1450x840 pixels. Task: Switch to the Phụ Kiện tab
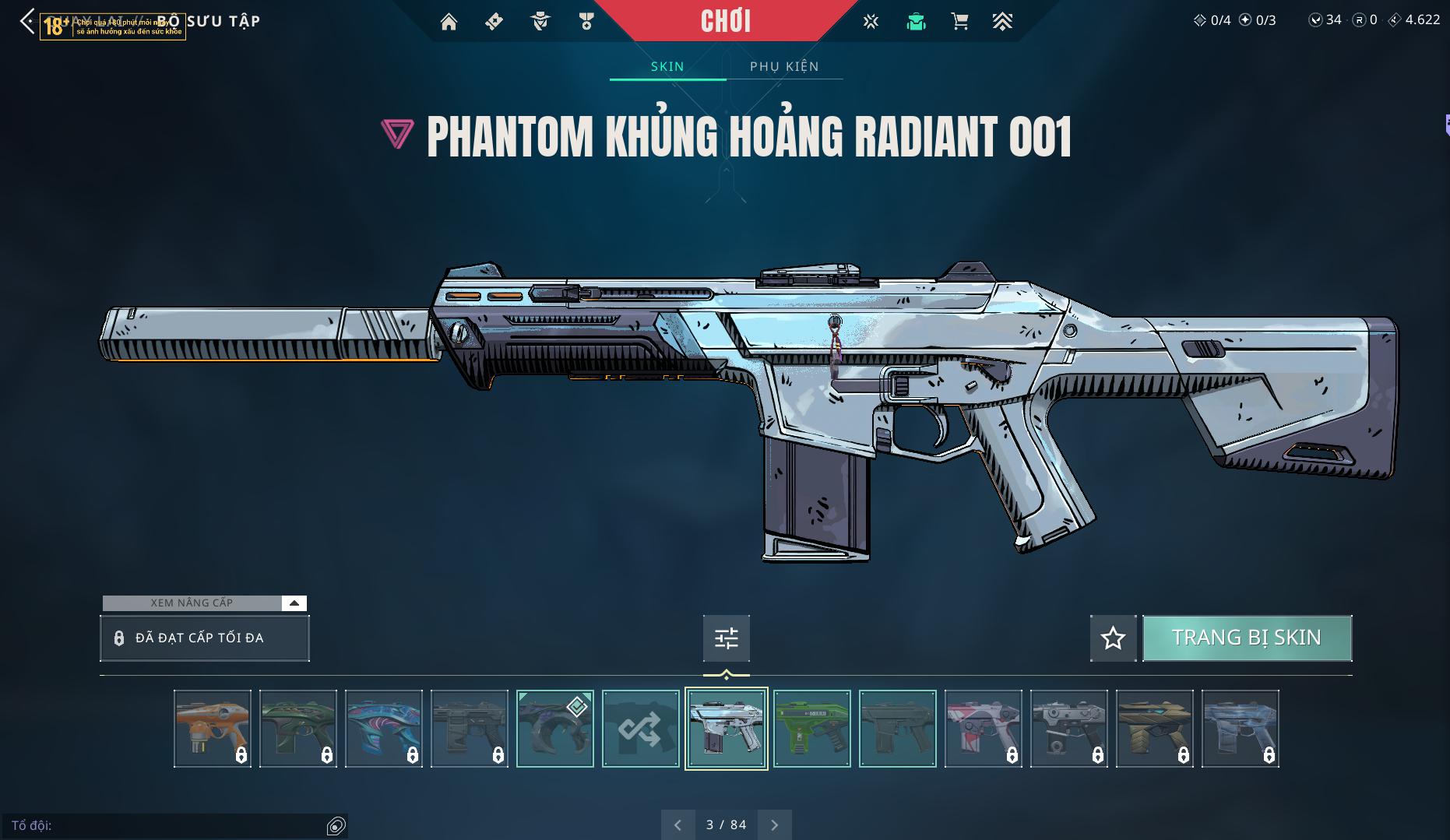784,66
